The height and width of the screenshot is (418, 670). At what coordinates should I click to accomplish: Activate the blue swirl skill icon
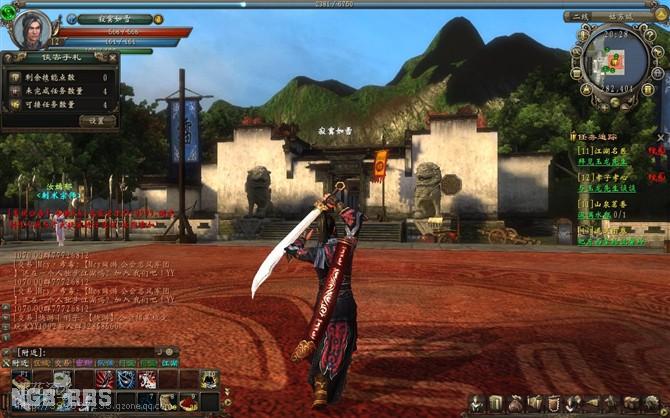click(x=125, y=379)
